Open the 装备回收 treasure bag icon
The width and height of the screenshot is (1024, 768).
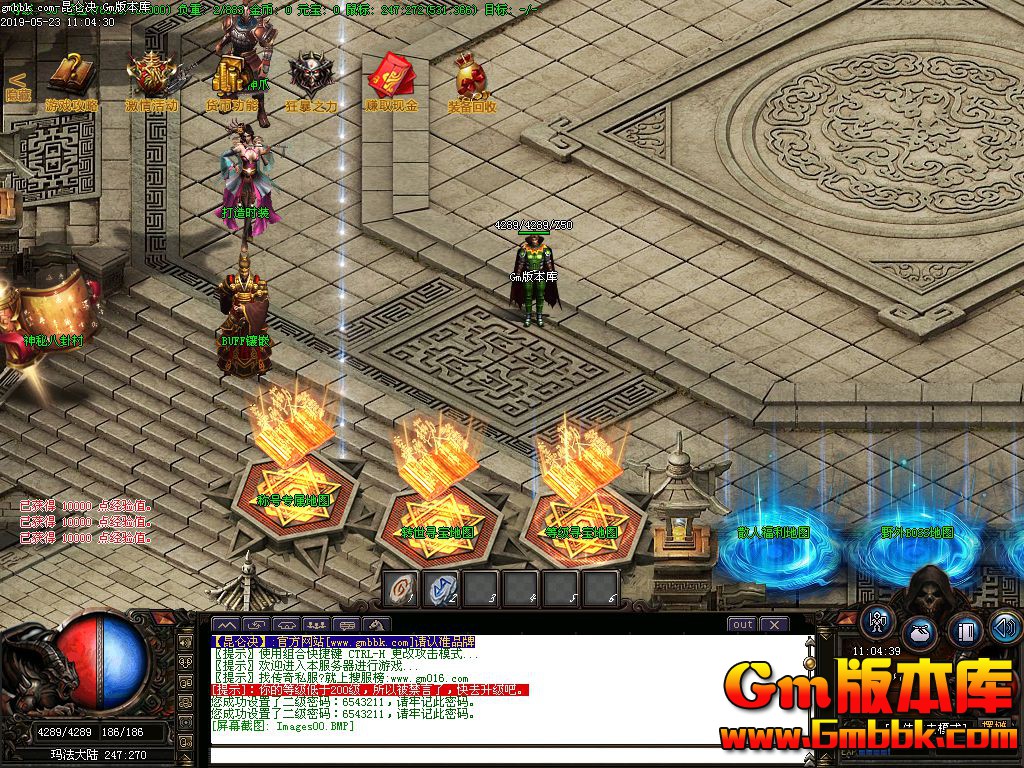click(471, 78)
